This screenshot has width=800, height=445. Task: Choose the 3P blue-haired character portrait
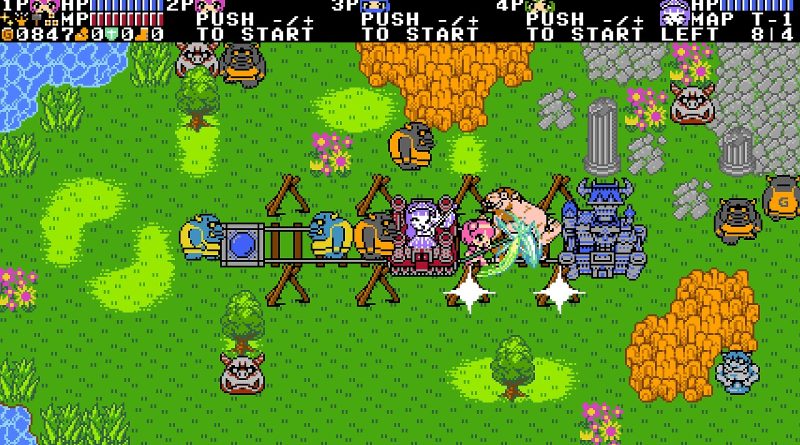[374, 6]
